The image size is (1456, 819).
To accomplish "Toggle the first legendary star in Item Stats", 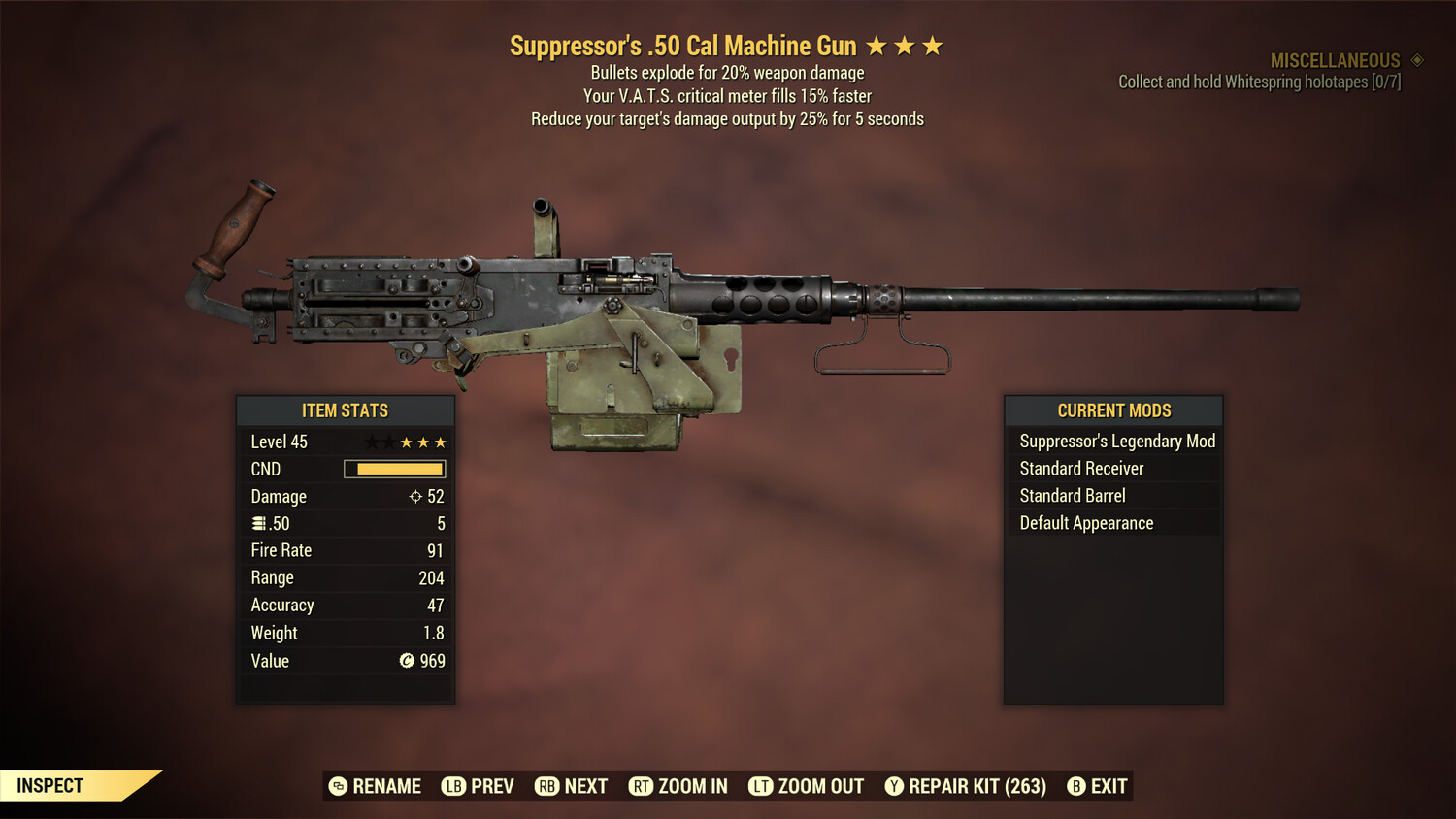I will [x=372, y=442].
